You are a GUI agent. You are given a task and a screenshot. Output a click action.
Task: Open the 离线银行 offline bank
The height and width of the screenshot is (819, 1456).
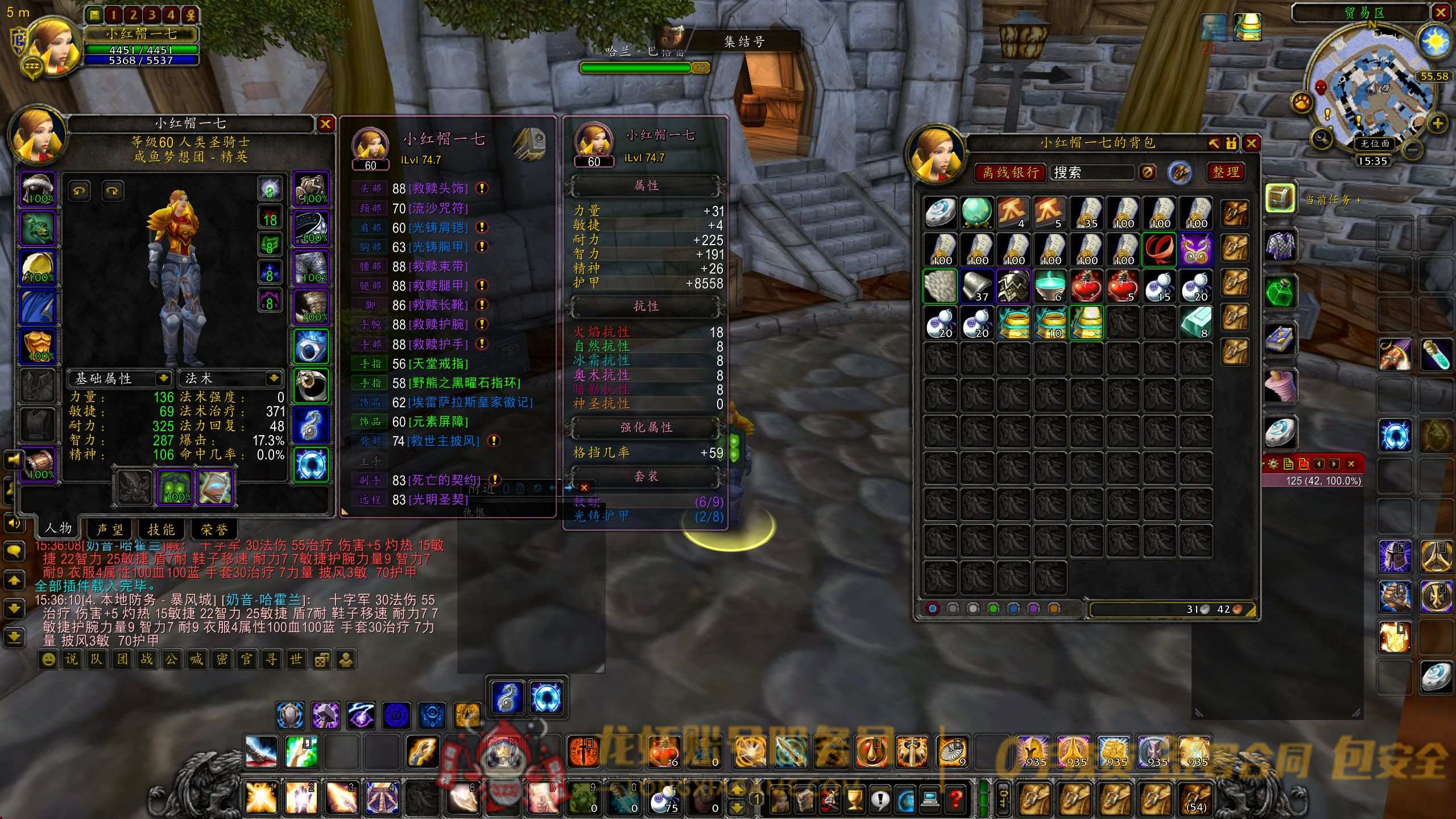1011,172
